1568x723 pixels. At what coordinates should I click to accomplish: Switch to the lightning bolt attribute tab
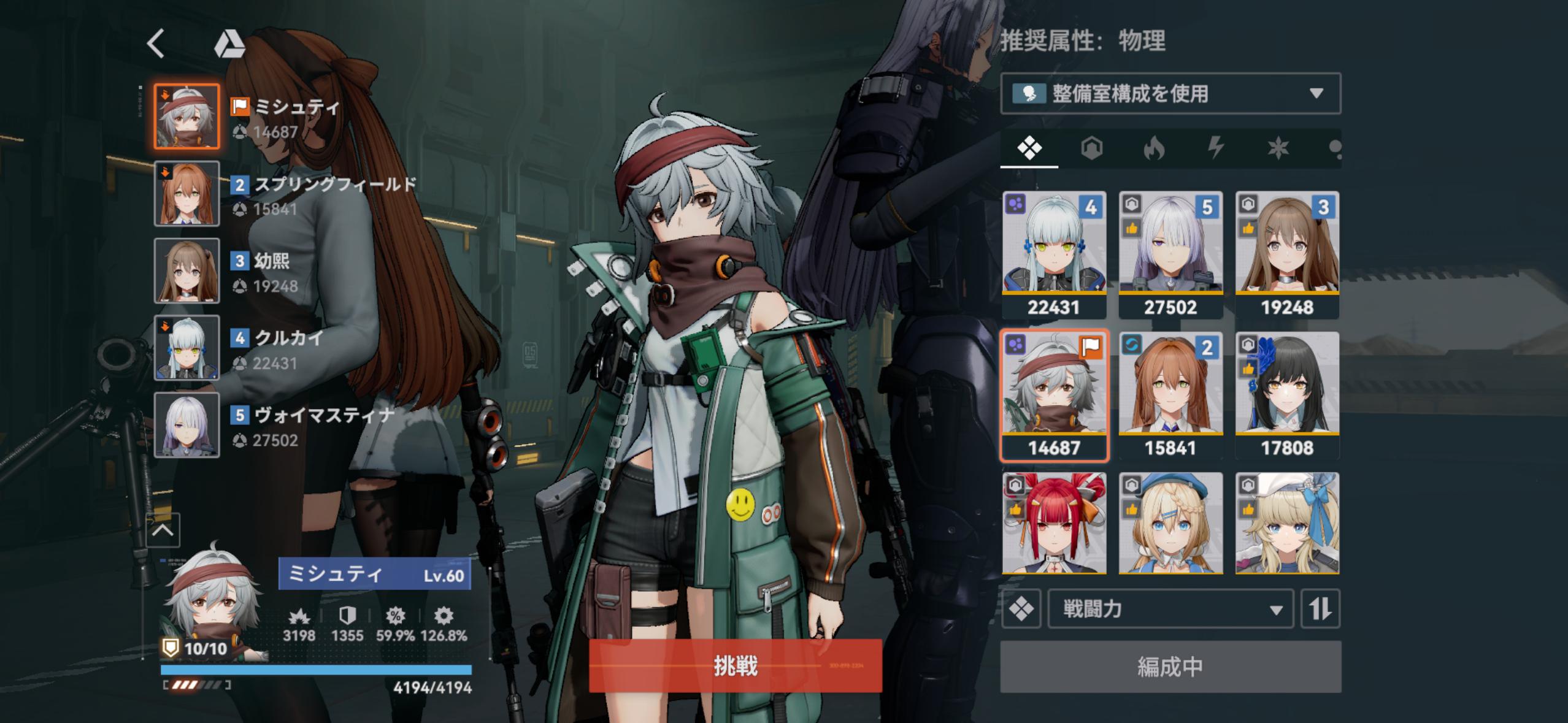1216,148
